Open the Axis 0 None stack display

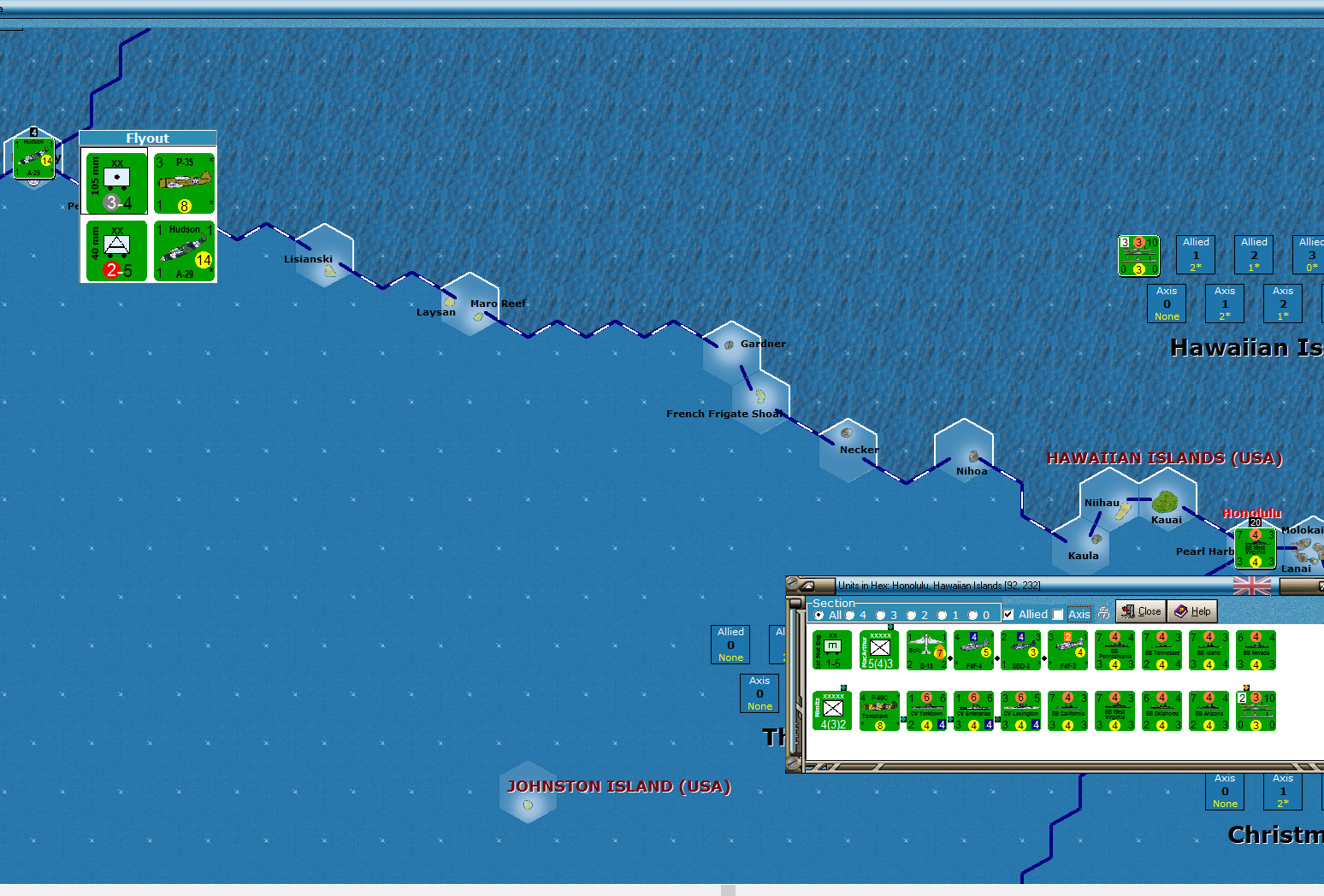[1167, 304]
